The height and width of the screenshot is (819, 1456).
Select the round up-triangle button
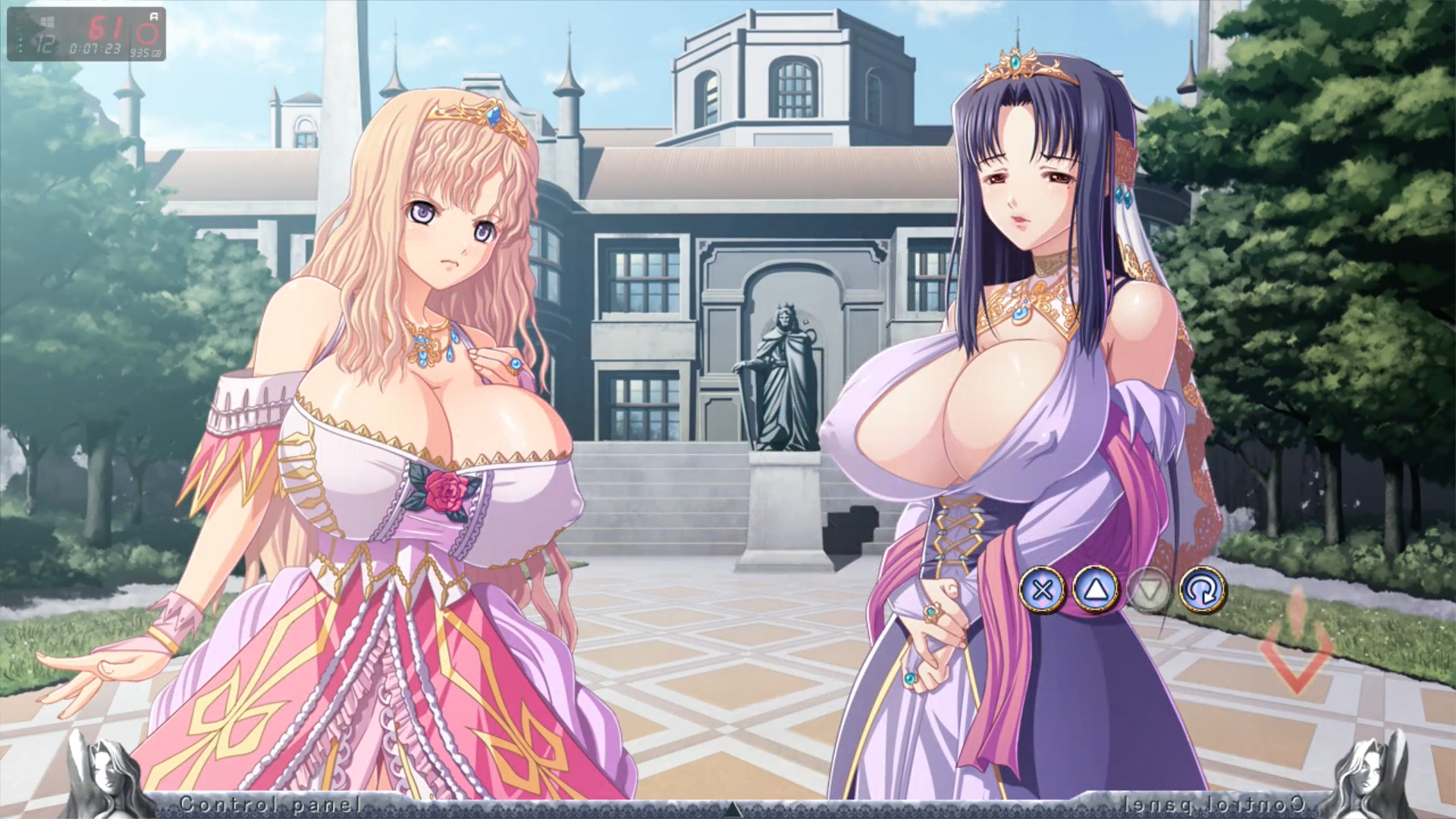point(1096,590)
